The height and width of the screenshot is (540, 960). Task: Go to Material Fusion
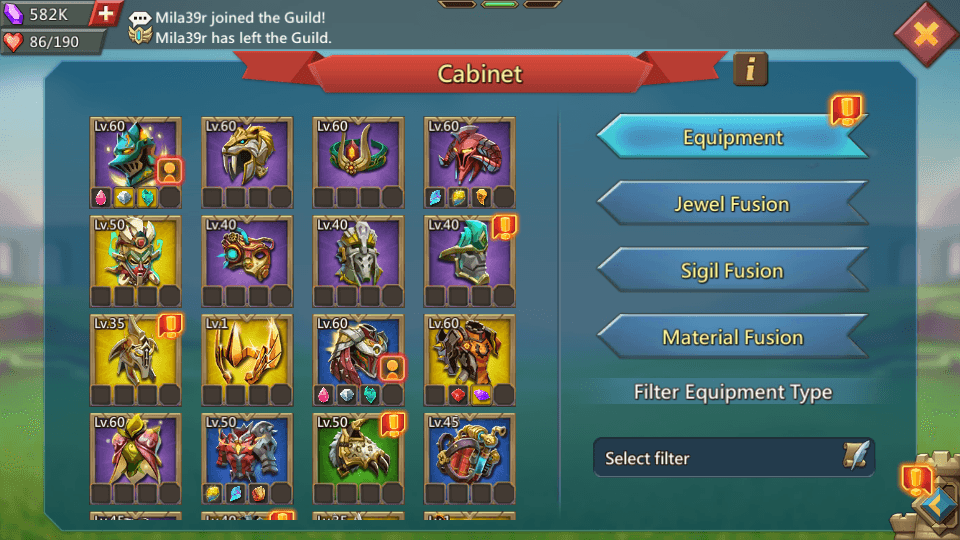(732, 338)
